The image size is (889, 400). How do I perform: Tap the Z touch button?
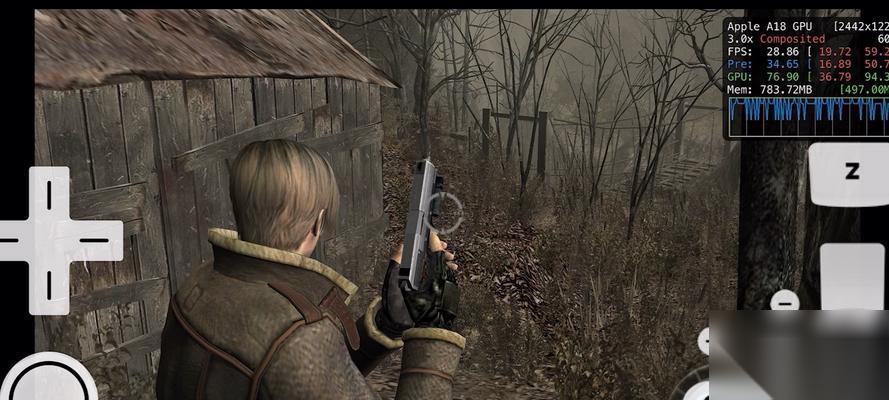850,172
